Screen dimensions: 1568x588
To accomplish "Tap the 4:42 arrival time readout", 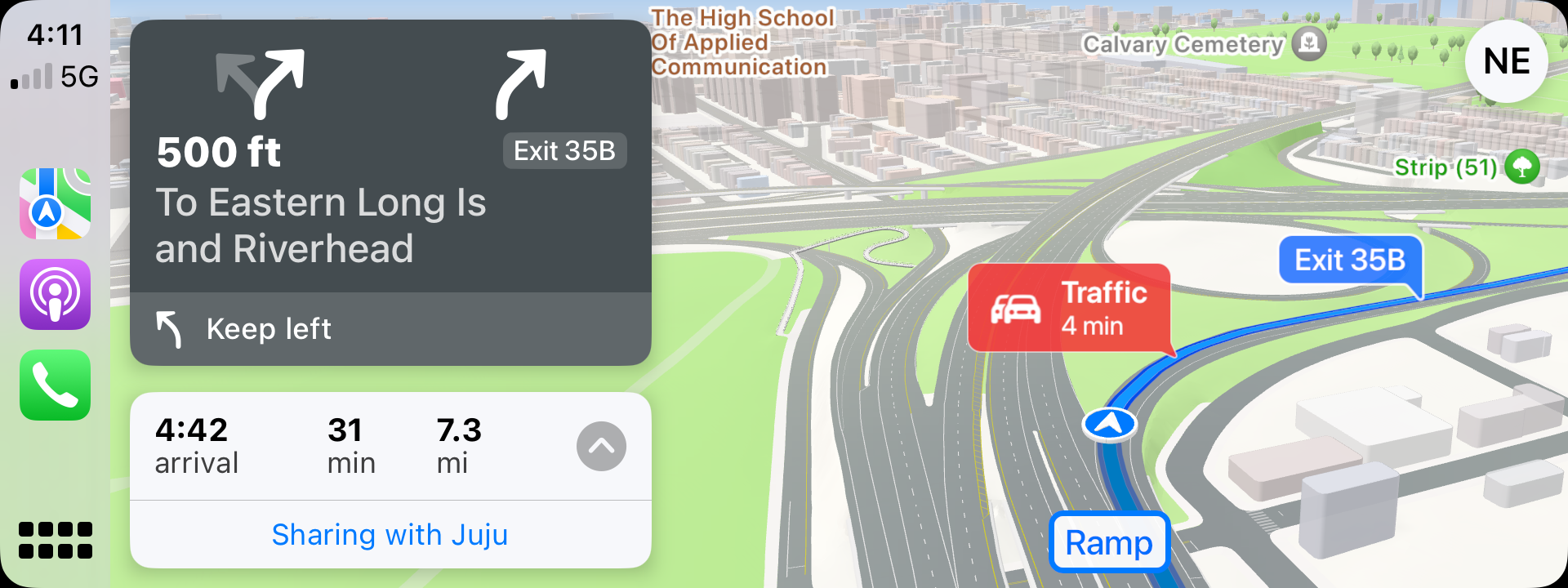I will [197, 446].
